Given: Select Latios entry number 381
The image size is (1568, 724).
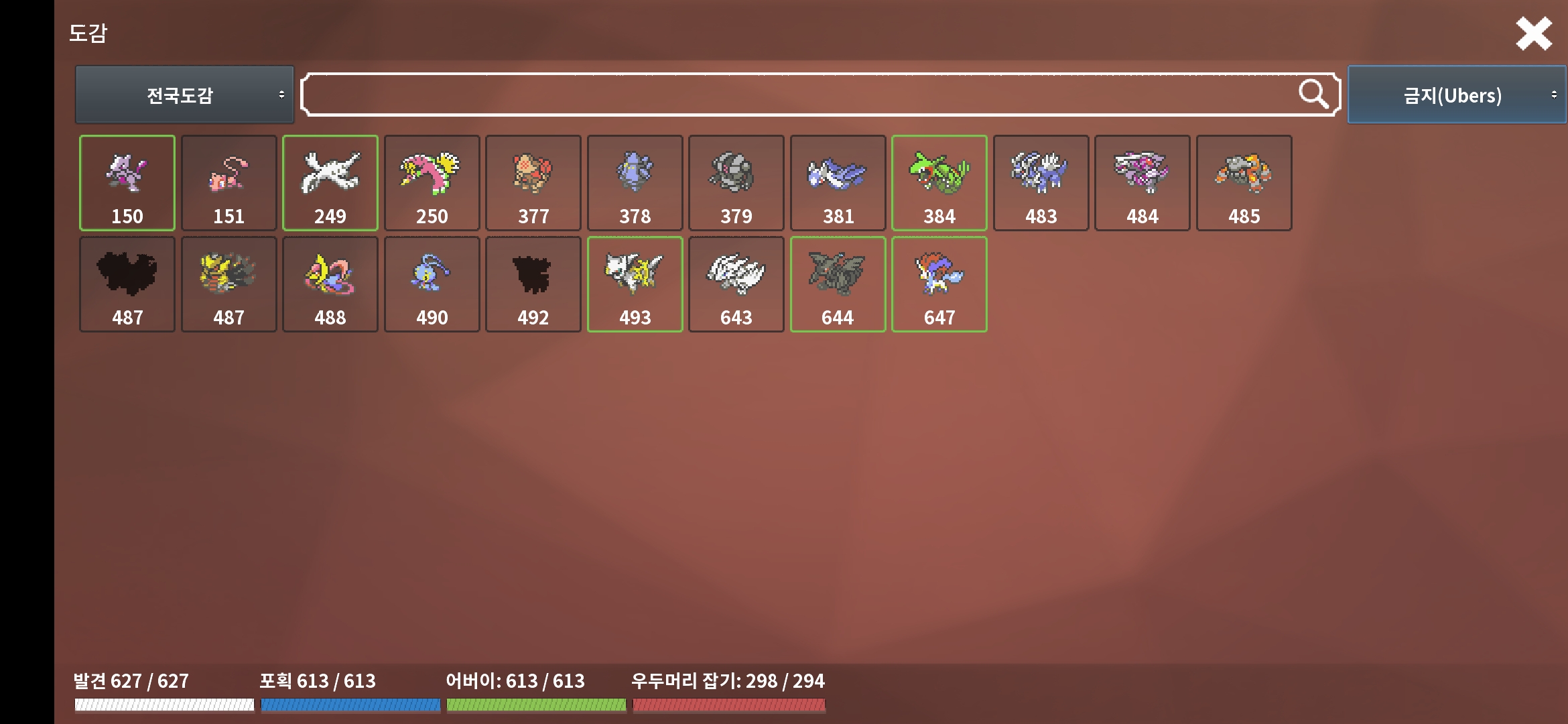Looking at the screenshot, I should tap(838, 183).
